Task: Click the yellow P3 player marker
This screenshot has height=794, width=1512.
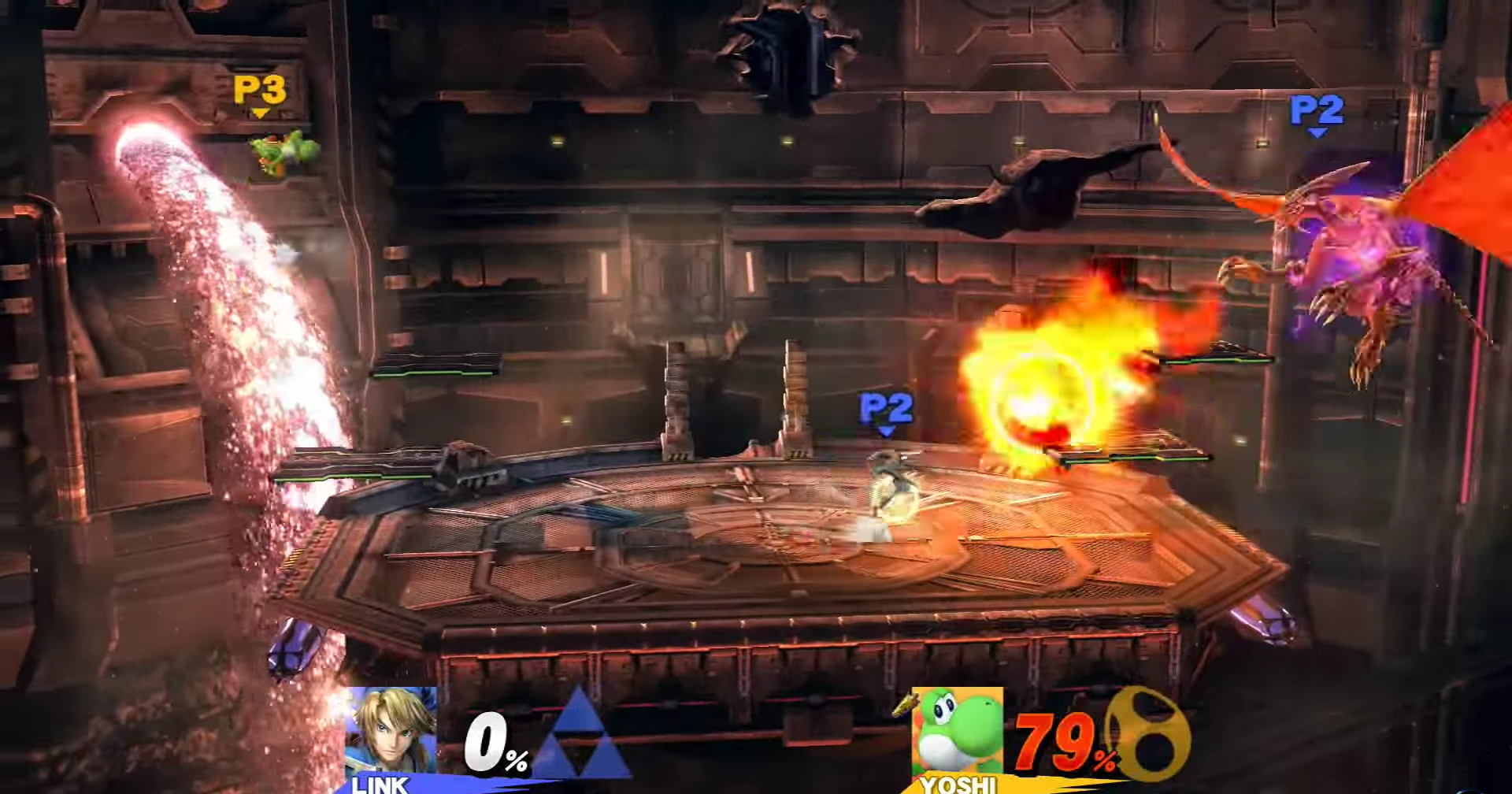Action: [x=260, y=91]
